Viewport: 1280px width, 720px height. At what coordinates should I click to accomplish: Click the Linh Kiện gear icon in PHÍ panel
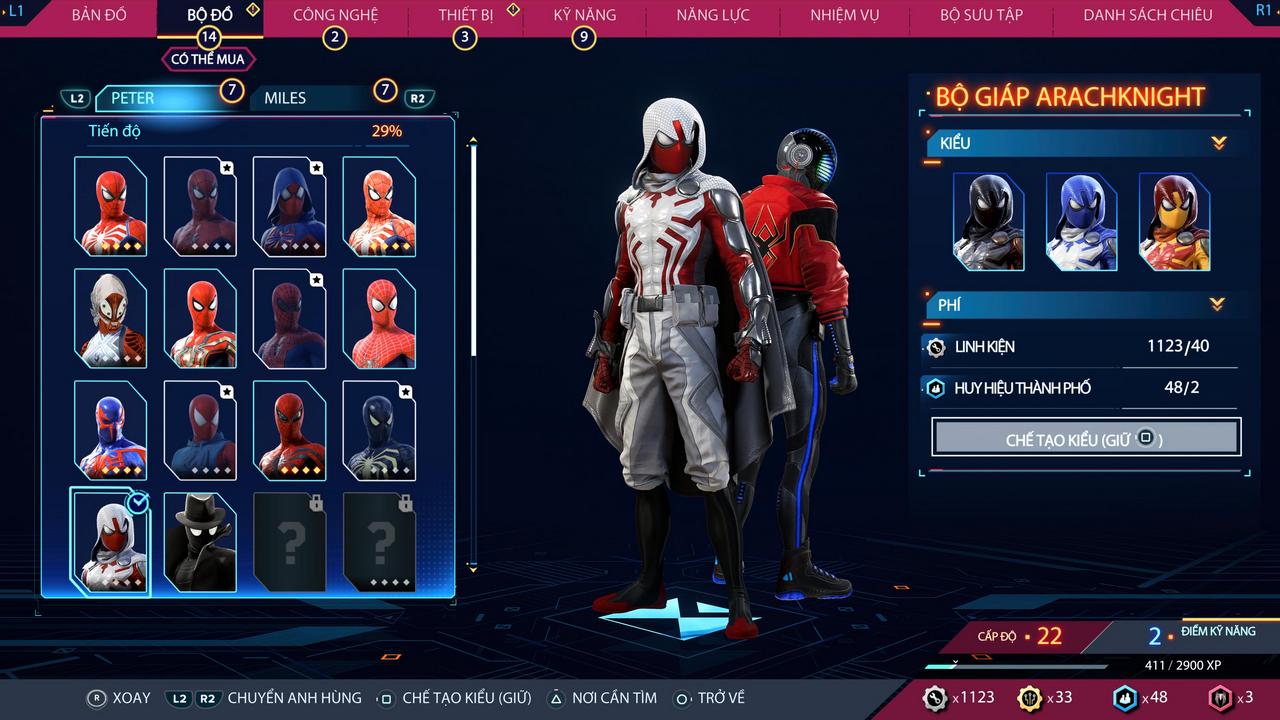937,347
